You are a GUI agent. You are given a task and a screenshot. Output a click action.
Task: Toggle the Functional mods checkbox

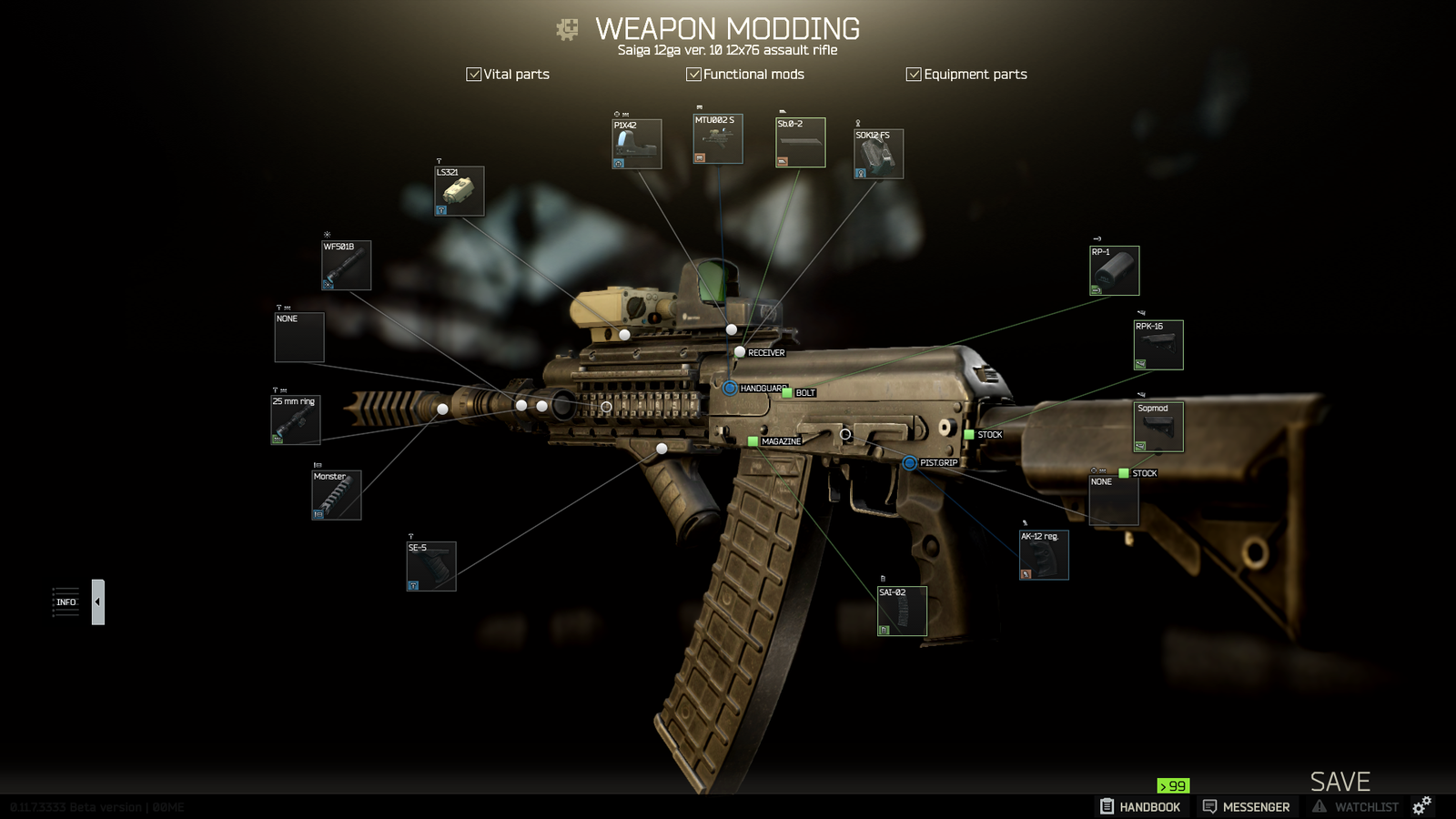[695, 74]
